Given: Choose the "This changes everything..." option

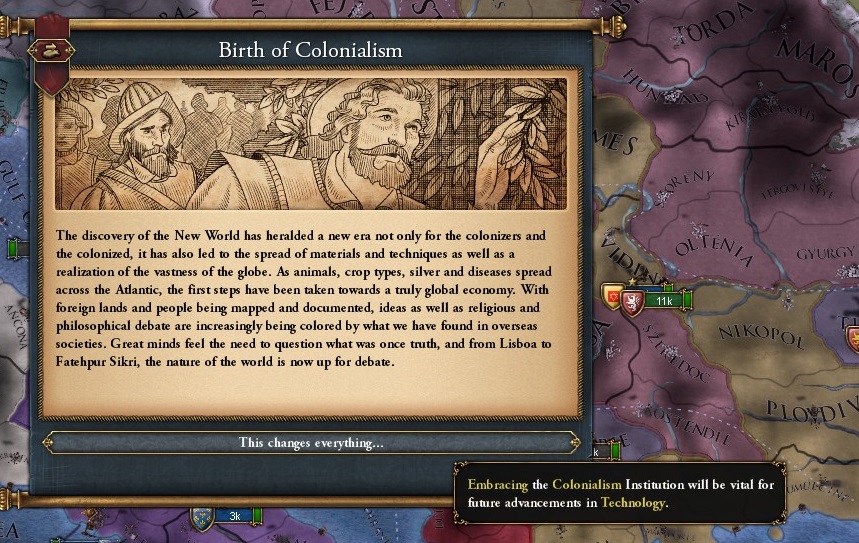Looking at the screenshot, I should (310, 442).
